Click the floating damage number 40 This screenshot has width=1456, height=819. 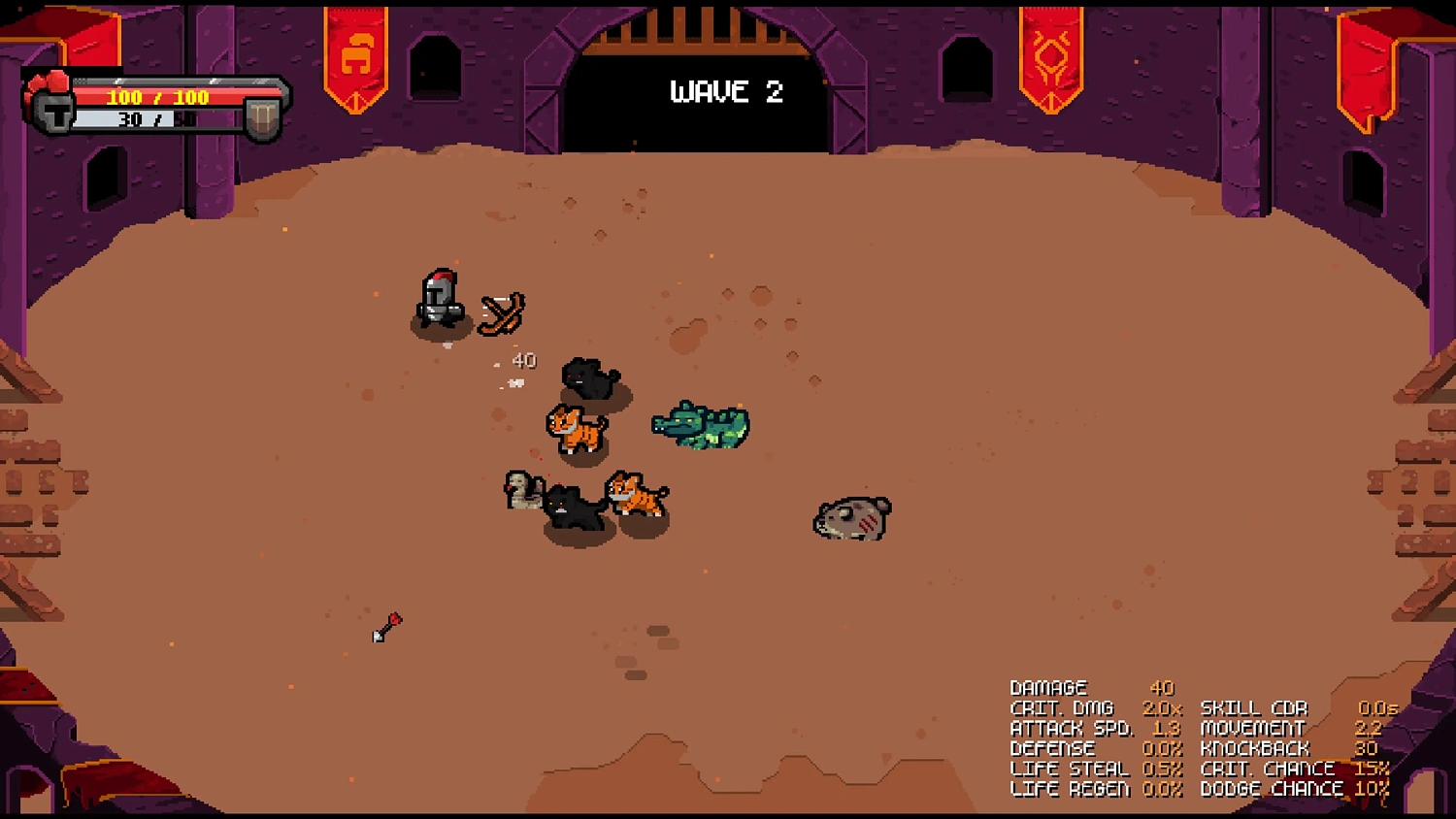pos(524,360)
